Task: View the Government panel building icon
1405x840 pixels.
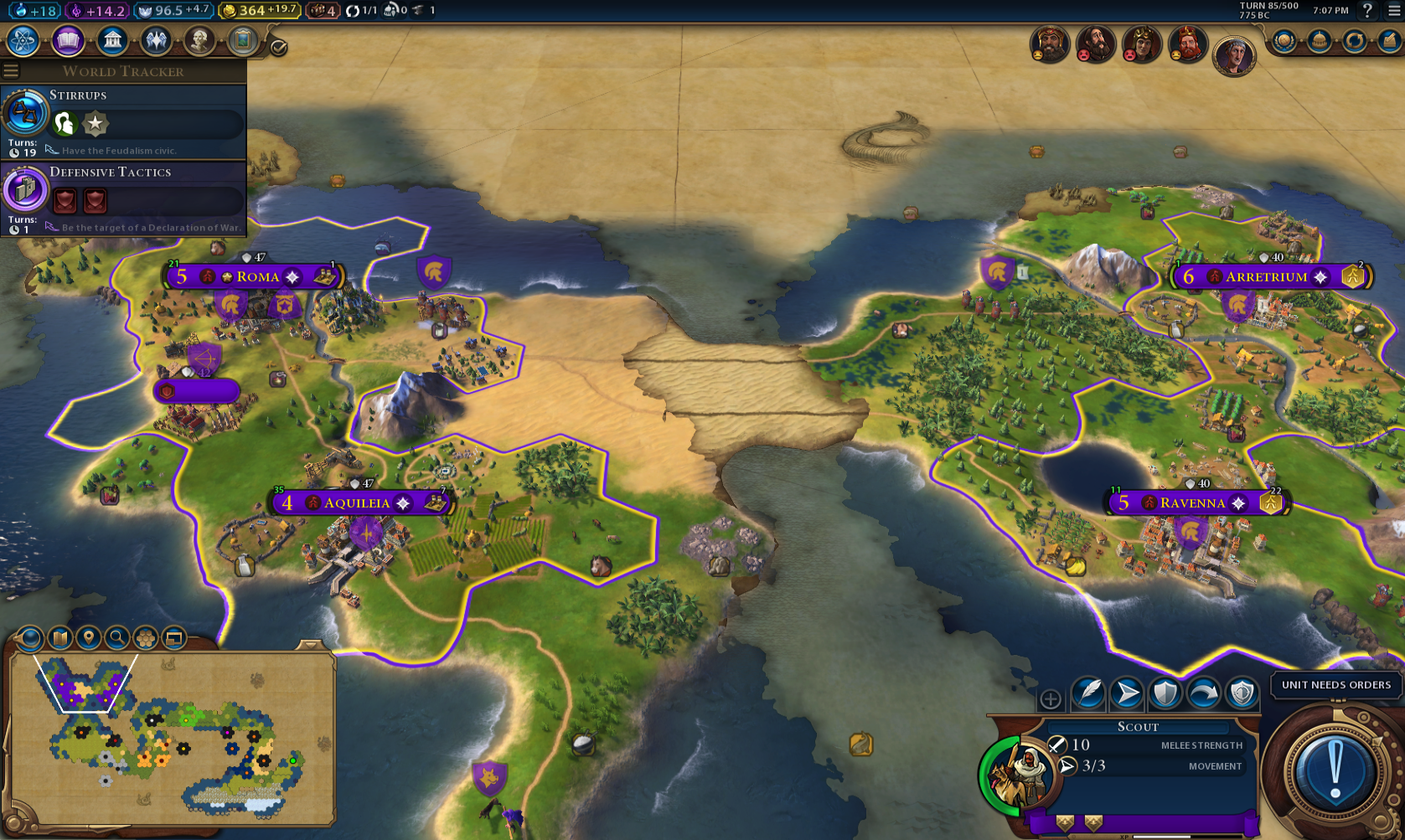Action: [x=112, y=40]
